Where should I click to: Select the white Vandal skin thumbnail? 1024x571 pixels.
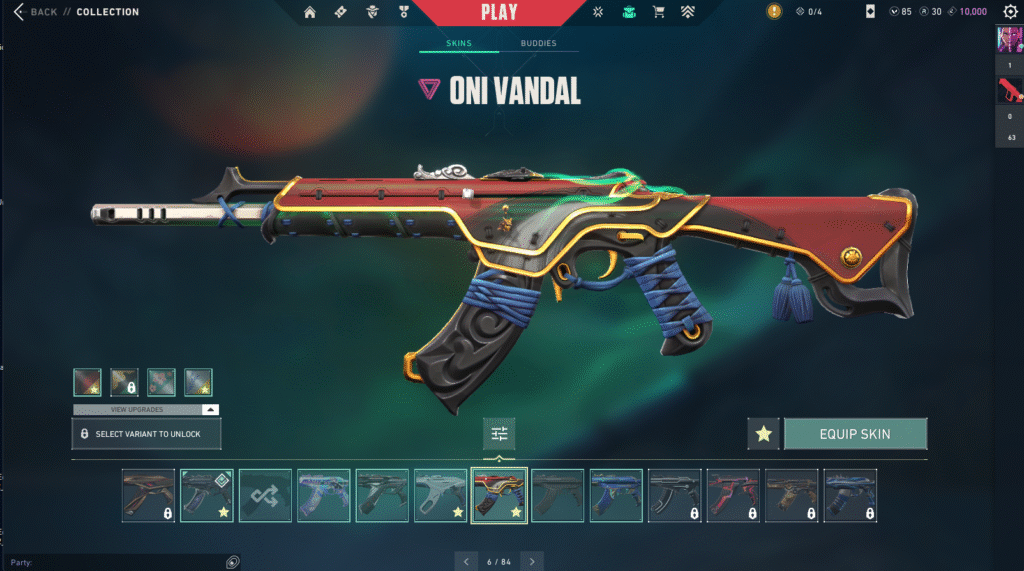point(440,496)
